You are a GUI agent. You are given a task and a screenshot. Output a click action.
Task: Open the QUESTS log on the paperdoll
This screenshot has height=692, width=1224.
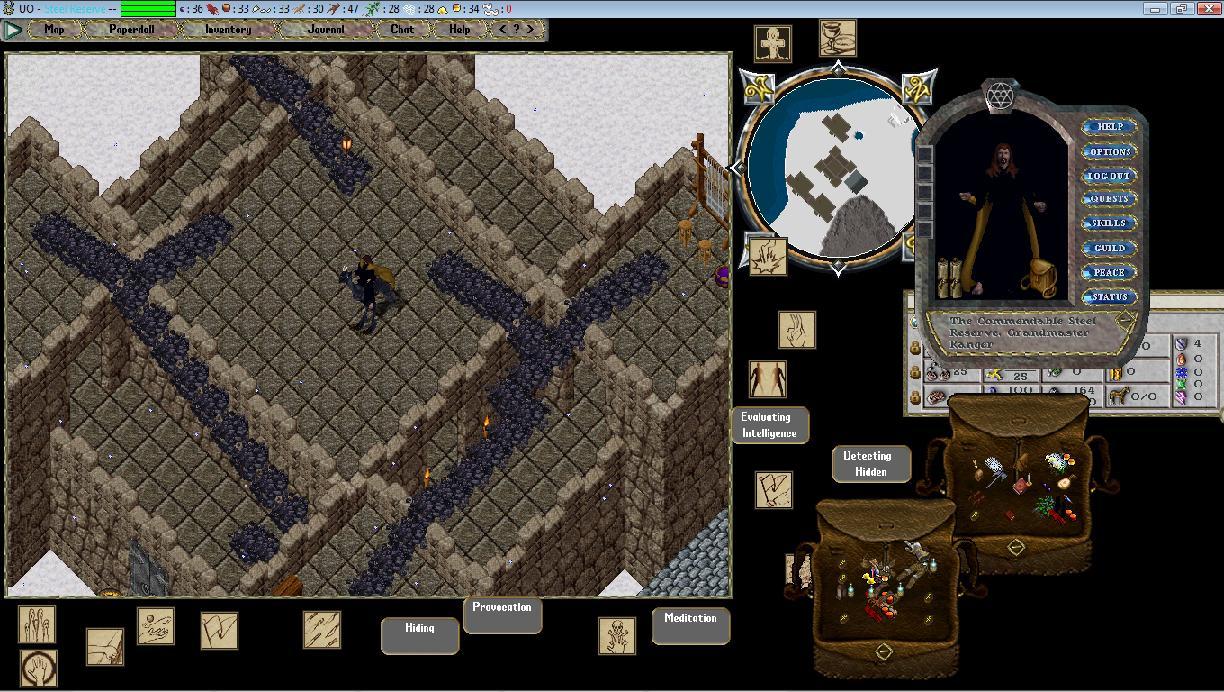pos(1109,199)
